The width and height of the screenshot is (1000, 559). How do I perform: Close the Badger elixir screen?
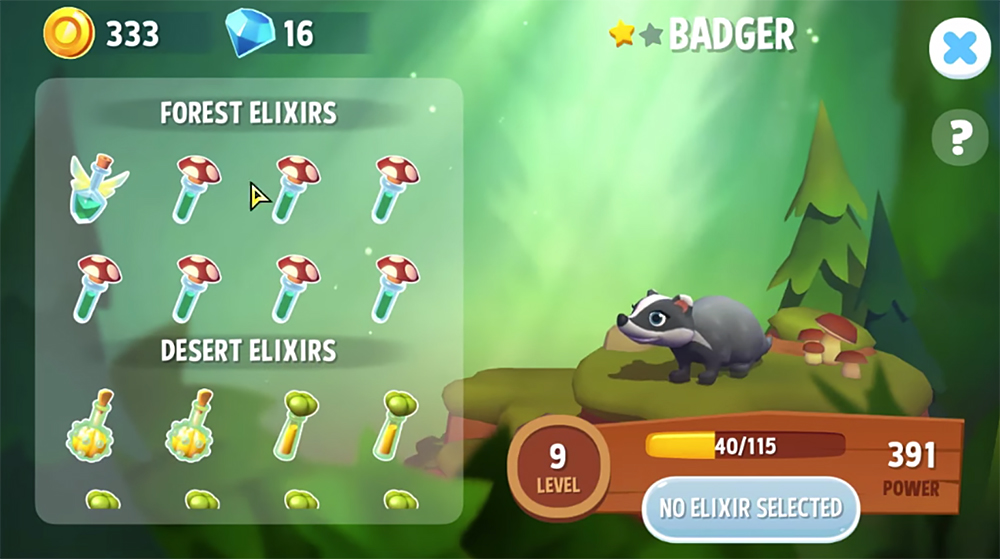(959, 50)
